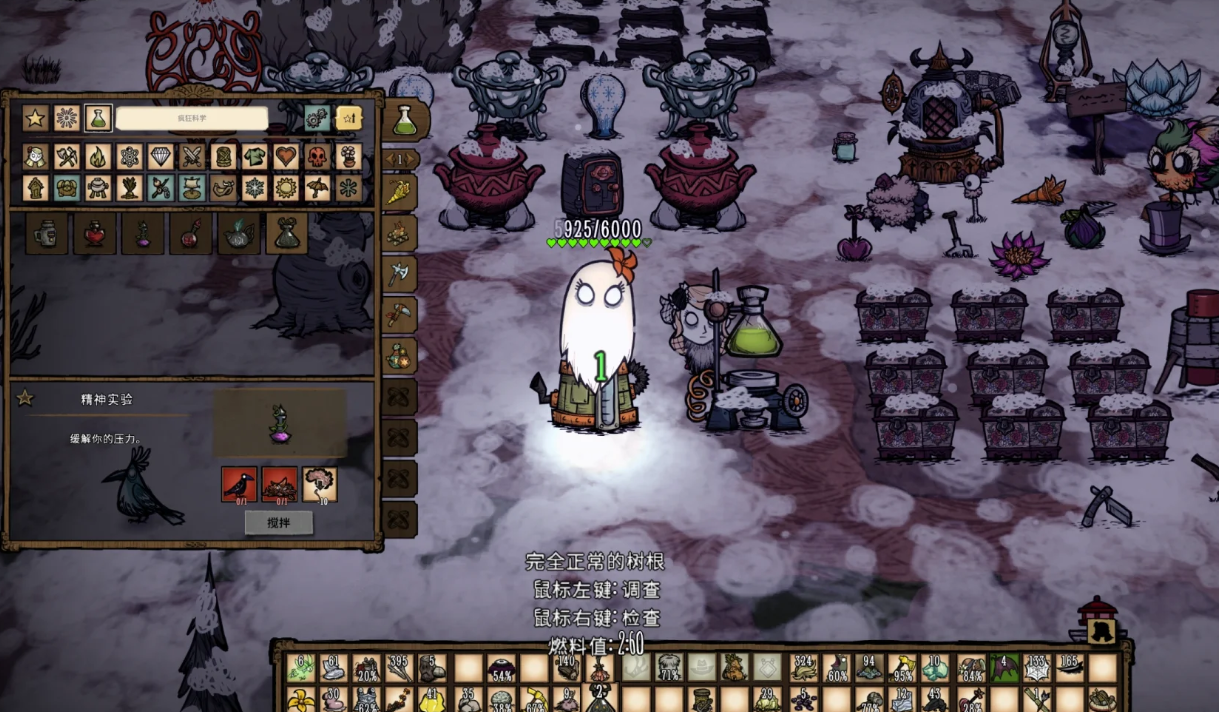This screenshot has height=712, width=1219.
Task: Select the green flask Mad Science filter
Action: click(x=98, y=118)
